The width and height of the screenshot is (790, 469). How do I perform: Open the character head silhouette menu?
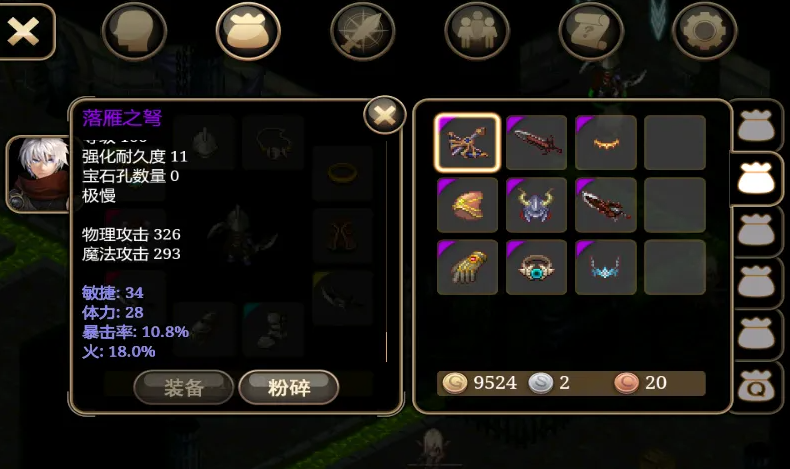tap(133, 31)
